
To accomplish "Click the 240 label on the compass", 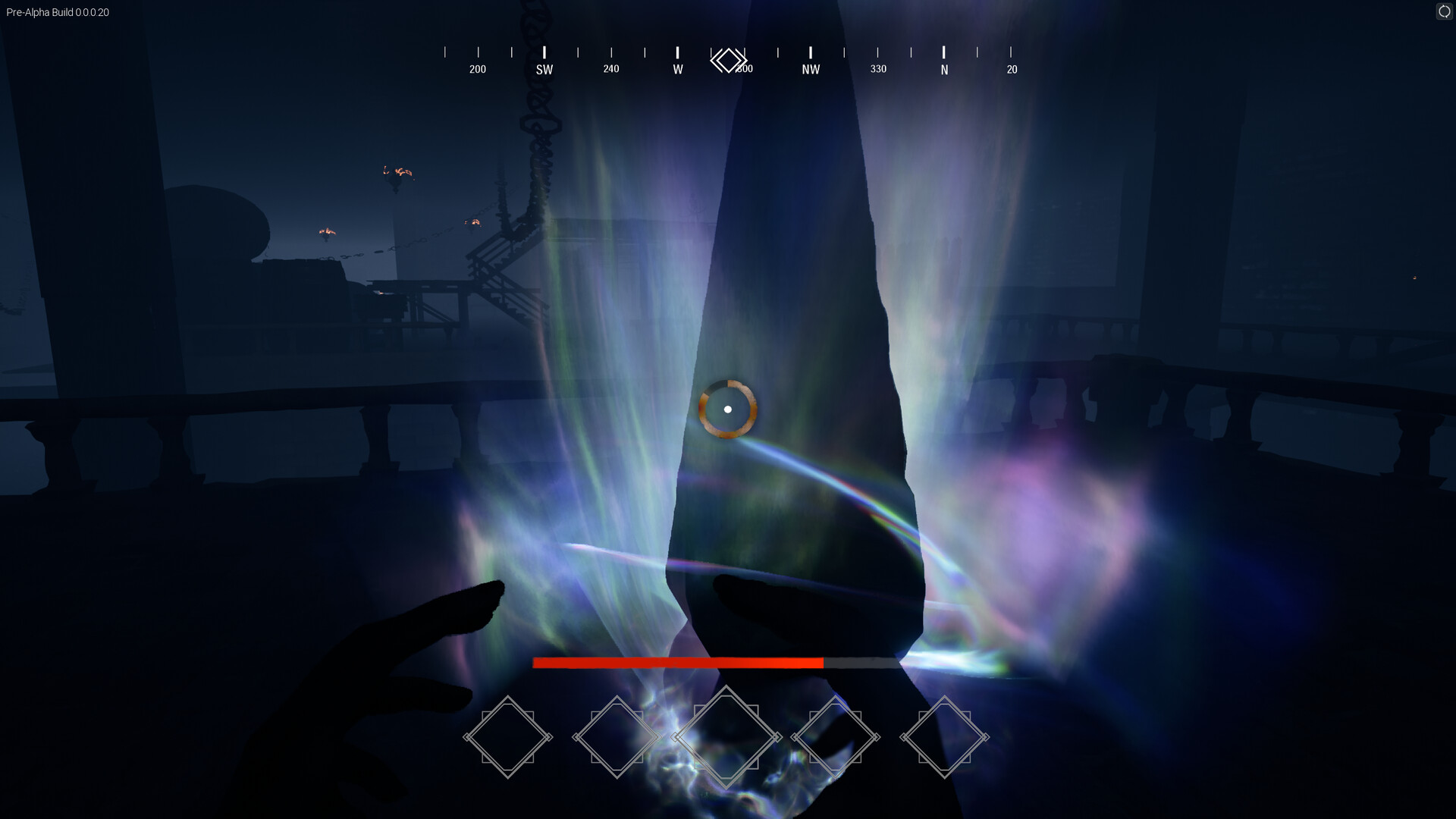I will click(x=610, y=68).
